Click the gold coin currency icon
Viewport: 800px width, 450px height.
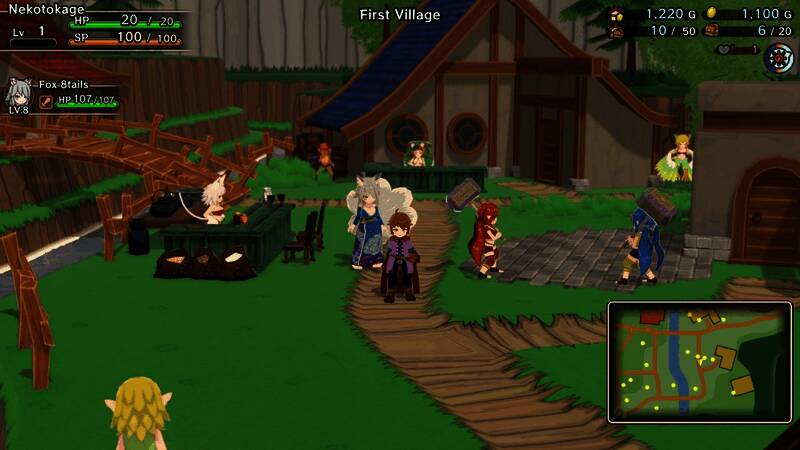pos(711,13)
